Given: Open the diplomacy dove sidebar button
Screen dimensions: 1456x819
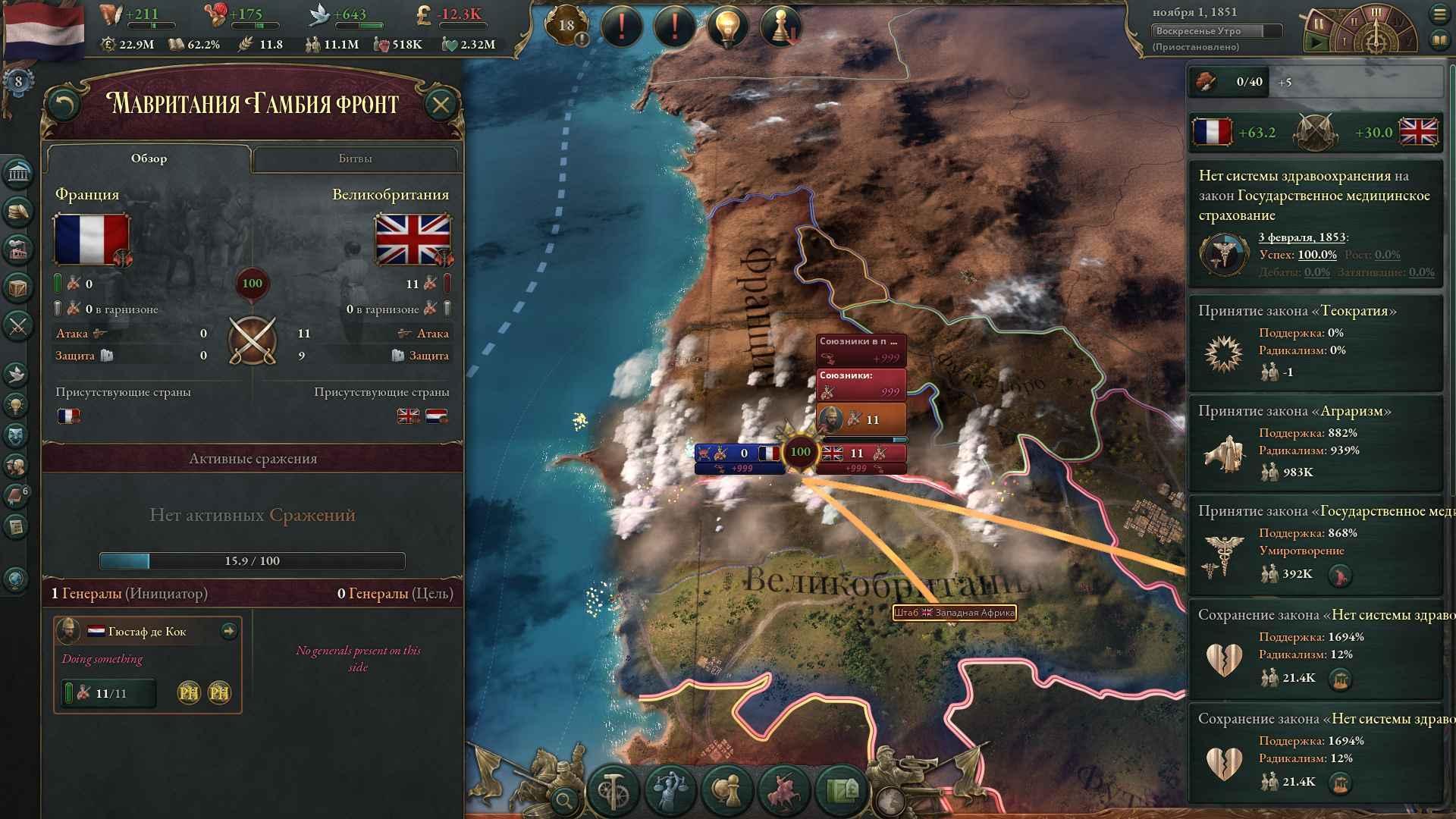Looking at the screenshot, I should tap(17, 373).
